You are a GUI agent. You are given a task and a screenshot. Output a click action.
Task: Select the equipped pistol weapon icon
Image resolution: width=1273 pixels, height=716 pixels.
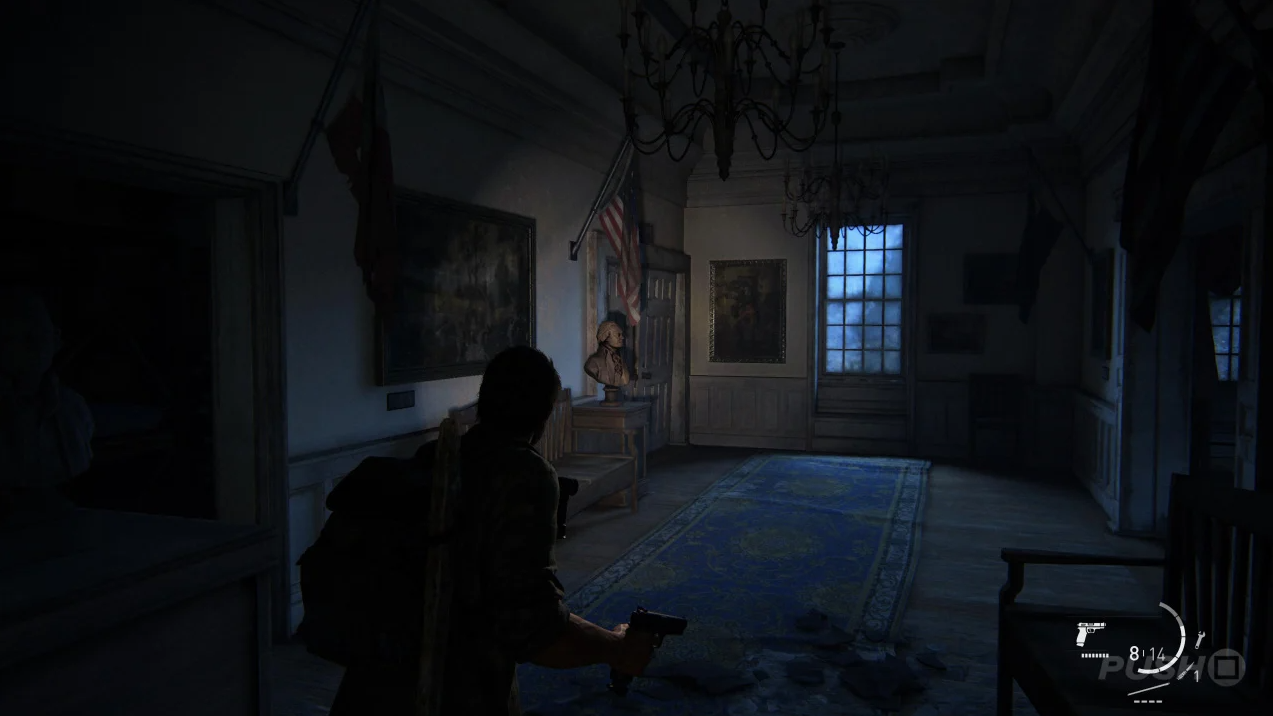(x=1091, y=634)
